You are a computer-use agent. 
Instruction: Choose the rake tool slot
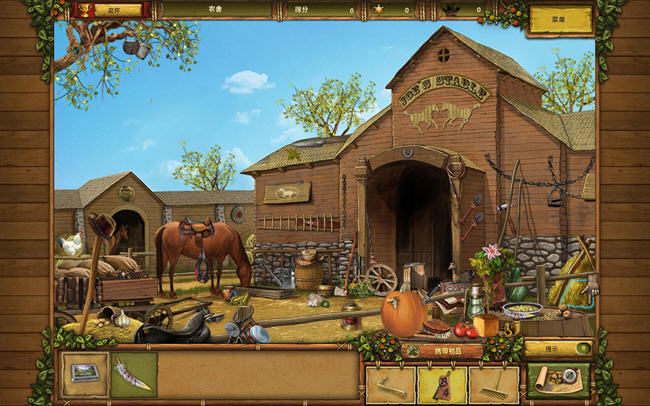[493, 384]
